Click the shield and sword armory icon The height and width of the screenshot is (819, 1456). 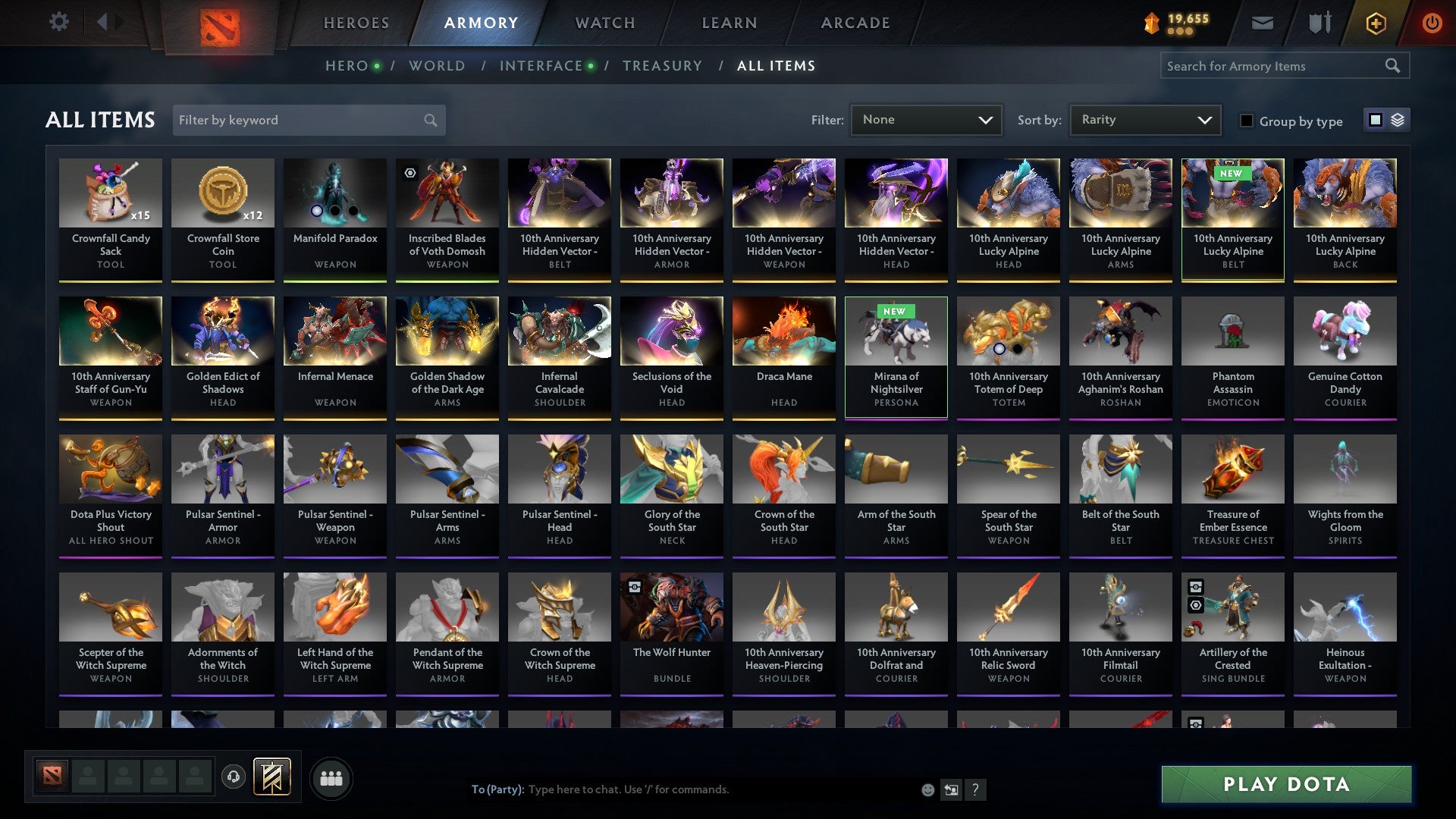[1319, 23]
